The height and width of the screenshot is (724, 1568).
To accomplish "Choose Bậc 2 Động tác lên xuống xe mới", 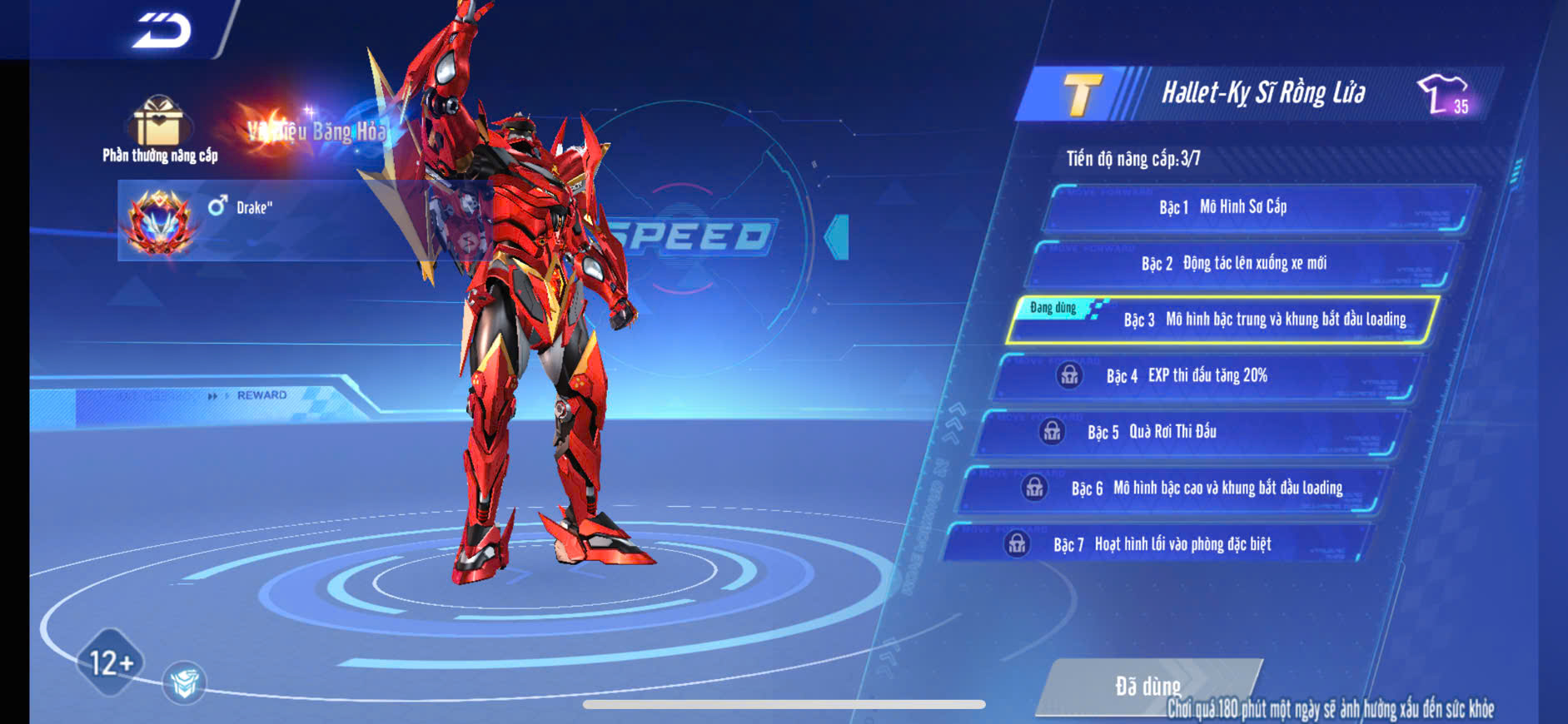I will tap(1241, 264).
